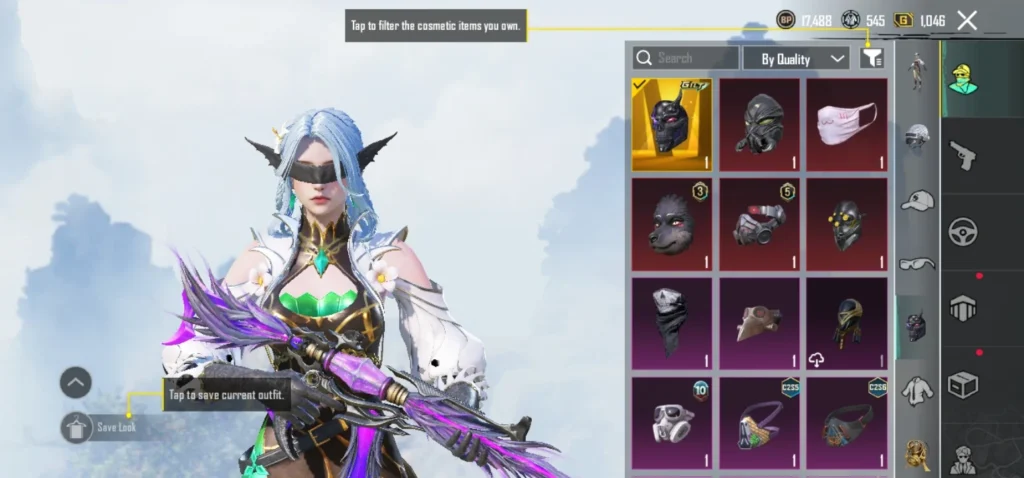1024x478 pixels.
Task: Open the jacket clothing category tab
Action: tap(917, 390)
